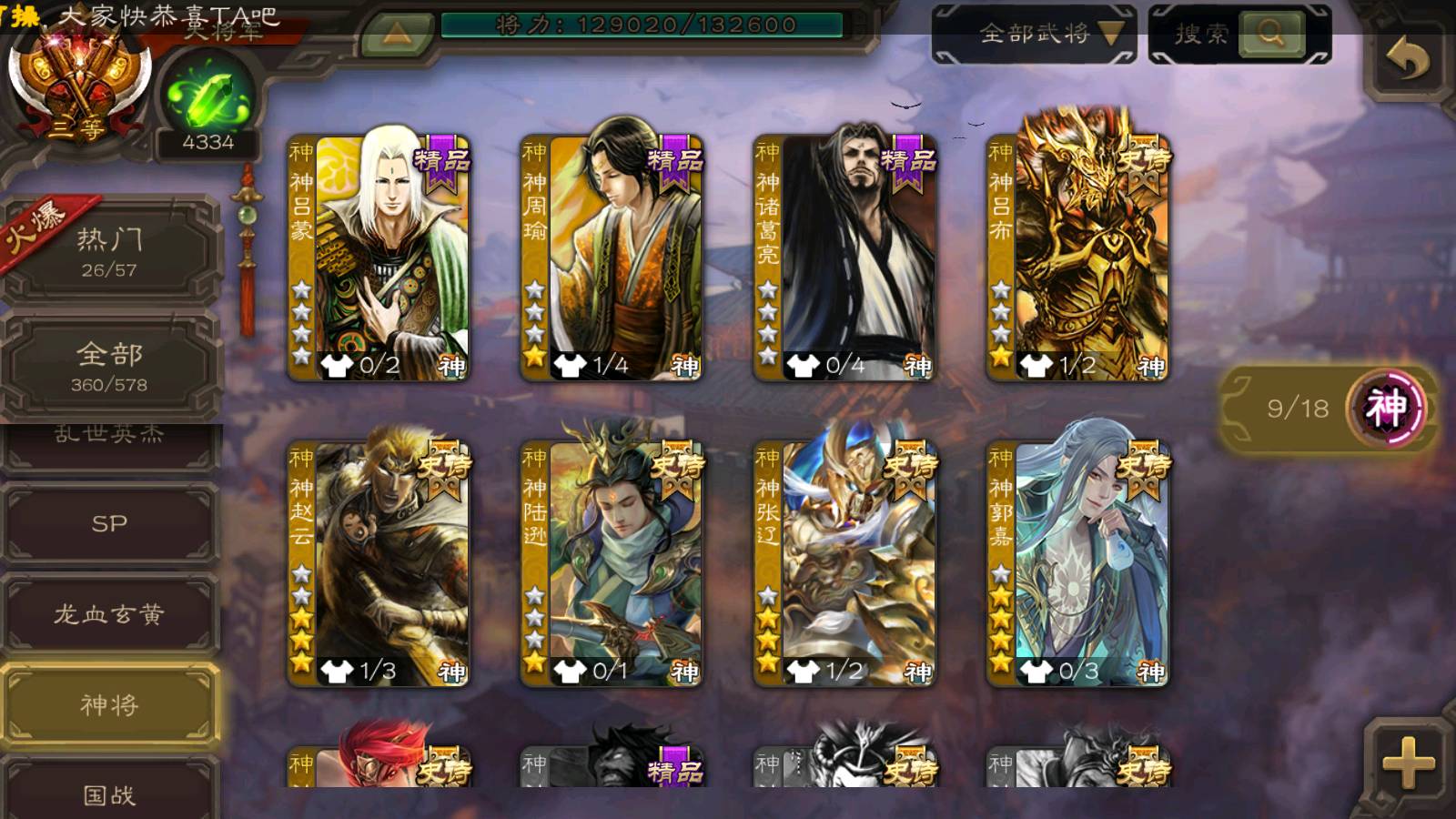
Task: Select the SP category tab
Action: (109, 523)
